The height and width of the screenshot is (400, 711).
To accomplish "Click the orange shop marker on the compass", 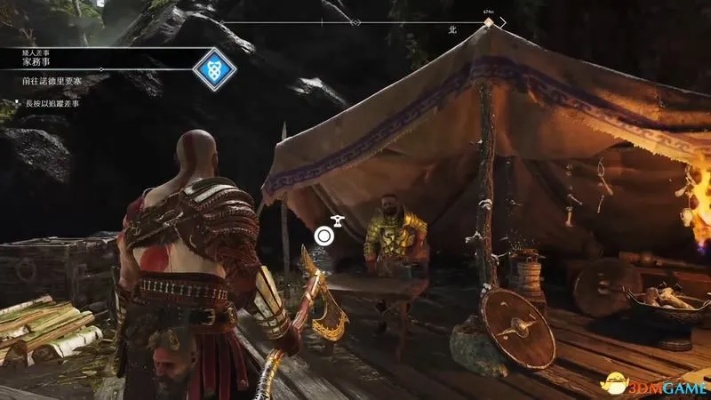I will pyautogui.click(x=488, y=21).
